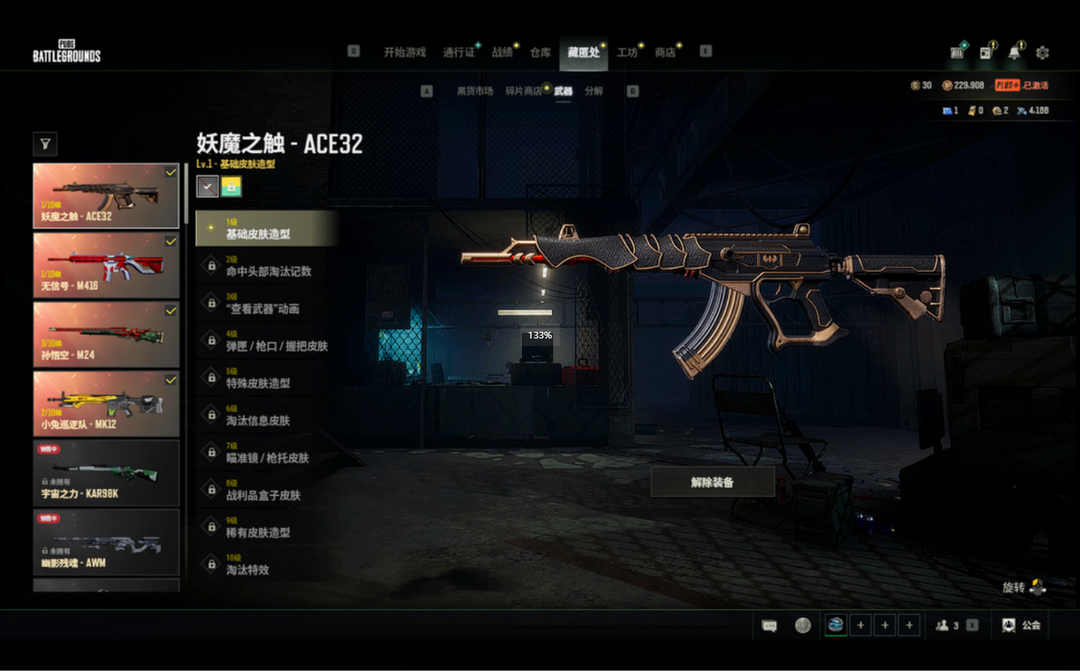Open the 商店 store tab
Viewport: 1080px width, 671px height.
(665, 52)
